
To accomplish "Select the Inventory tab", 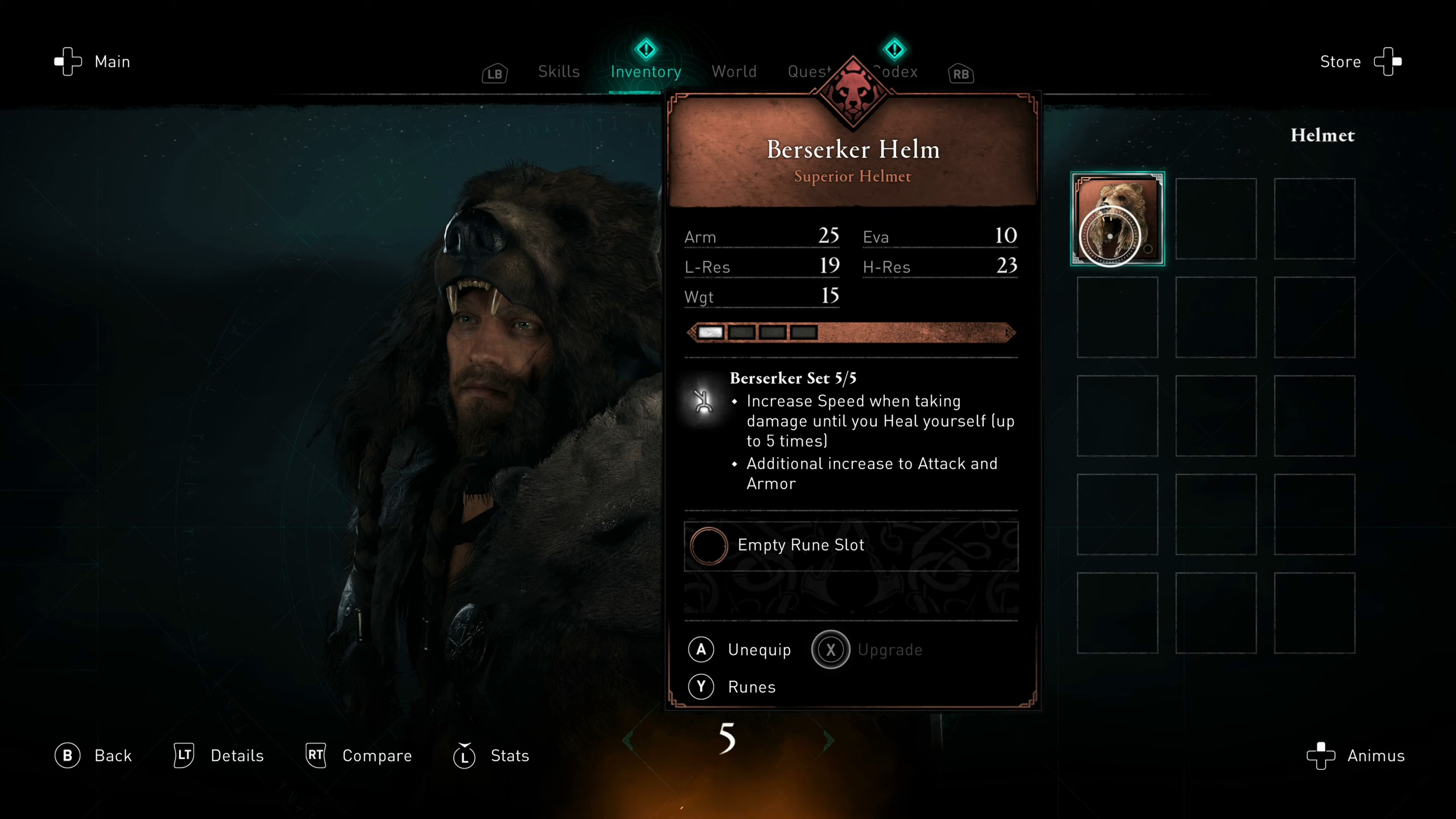I will pos(645,72).
